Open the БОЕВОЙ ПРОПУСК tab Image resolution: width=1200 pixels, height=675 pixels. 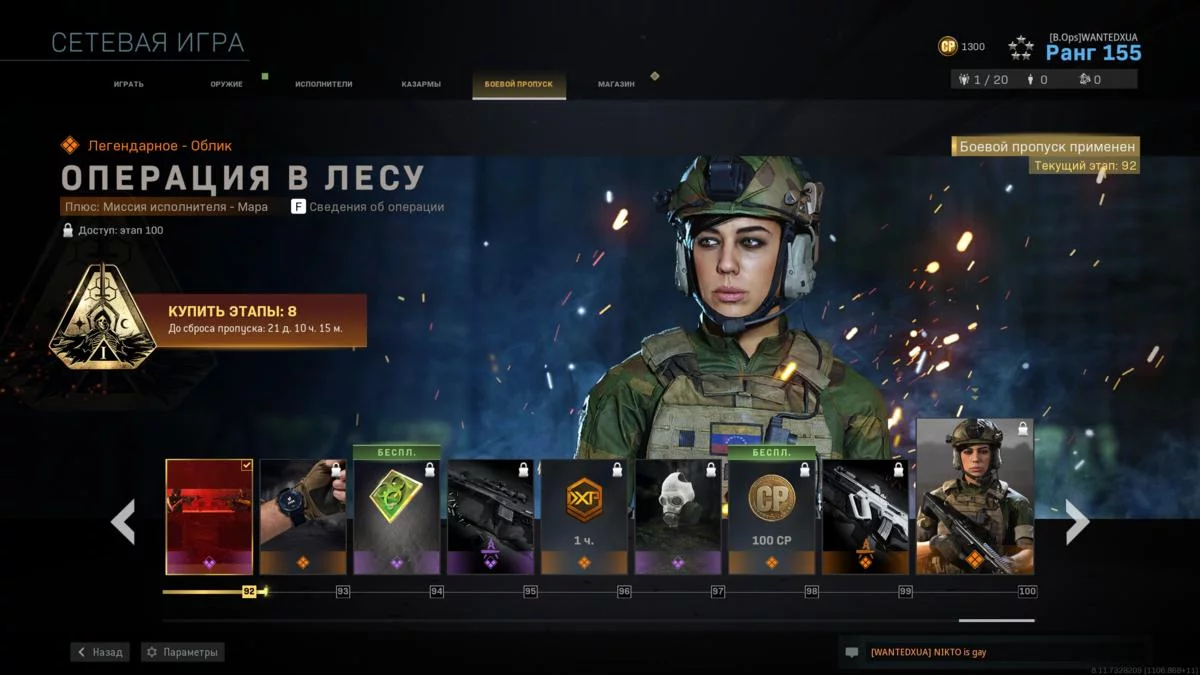(x=518, y=84)
